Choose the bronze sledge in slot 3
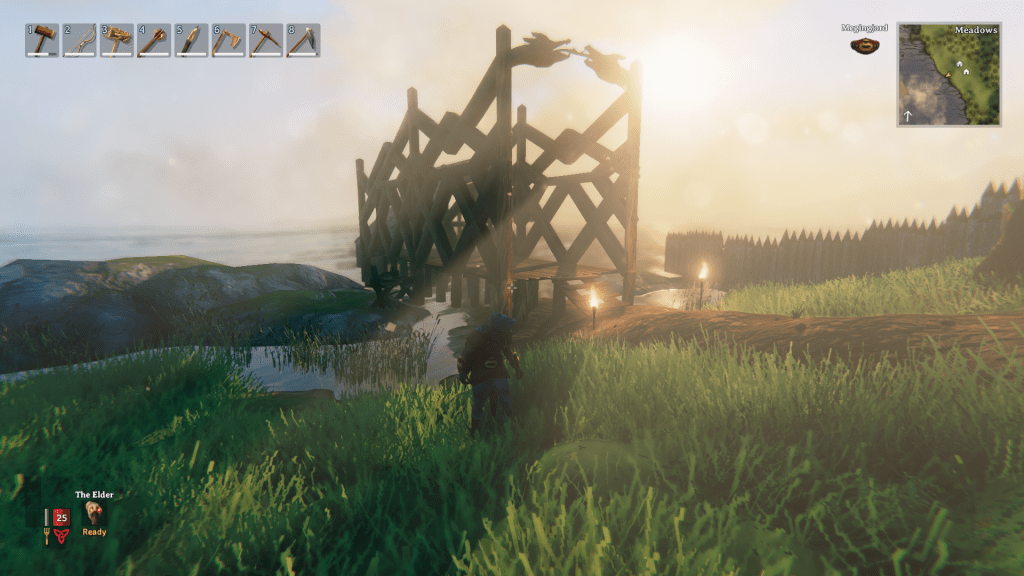Screen dimensions: 1024x576 pos(116,40)
